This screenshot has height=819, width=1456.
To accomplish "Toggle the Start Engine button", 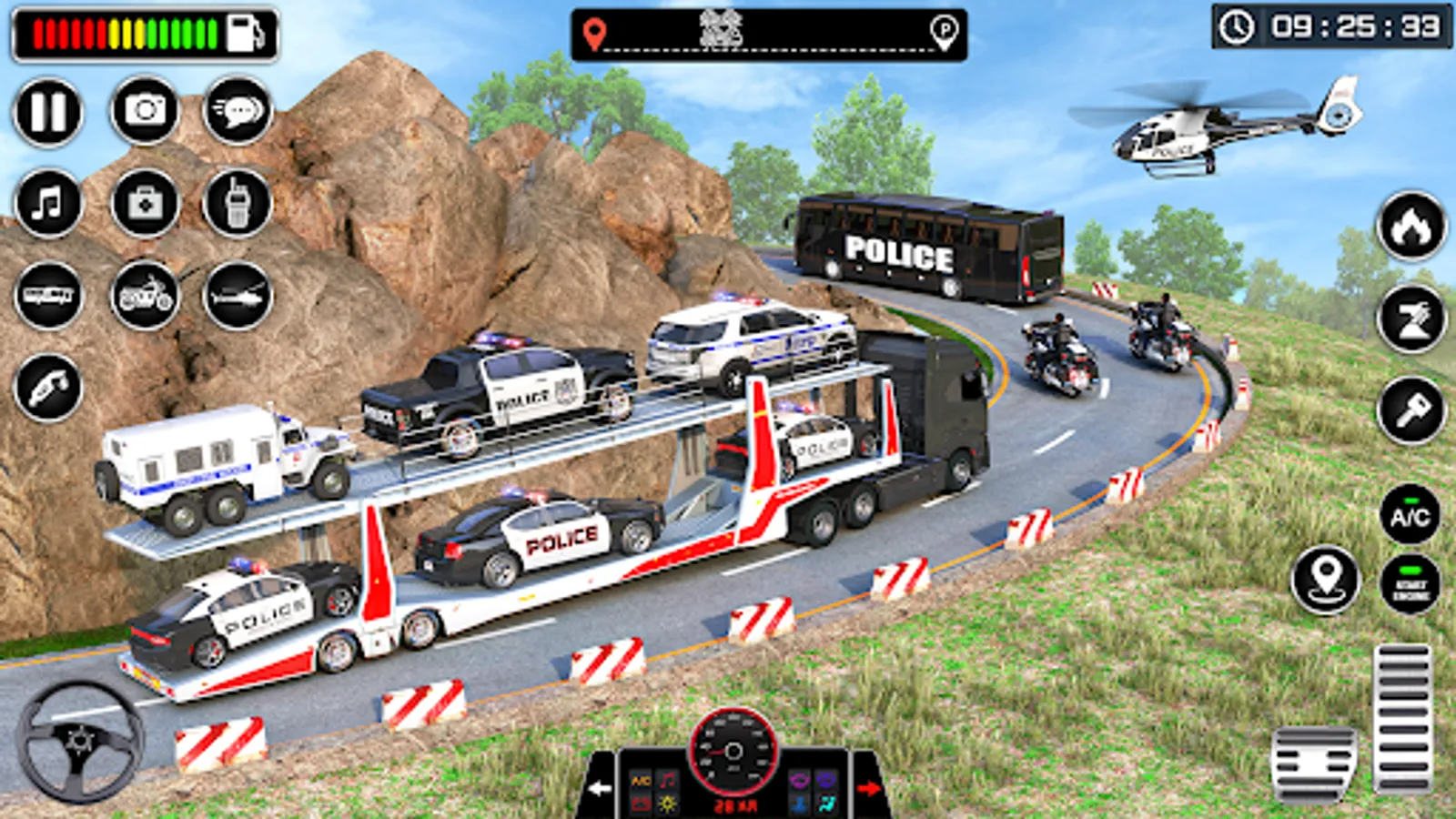I will tap(1410, 585).
